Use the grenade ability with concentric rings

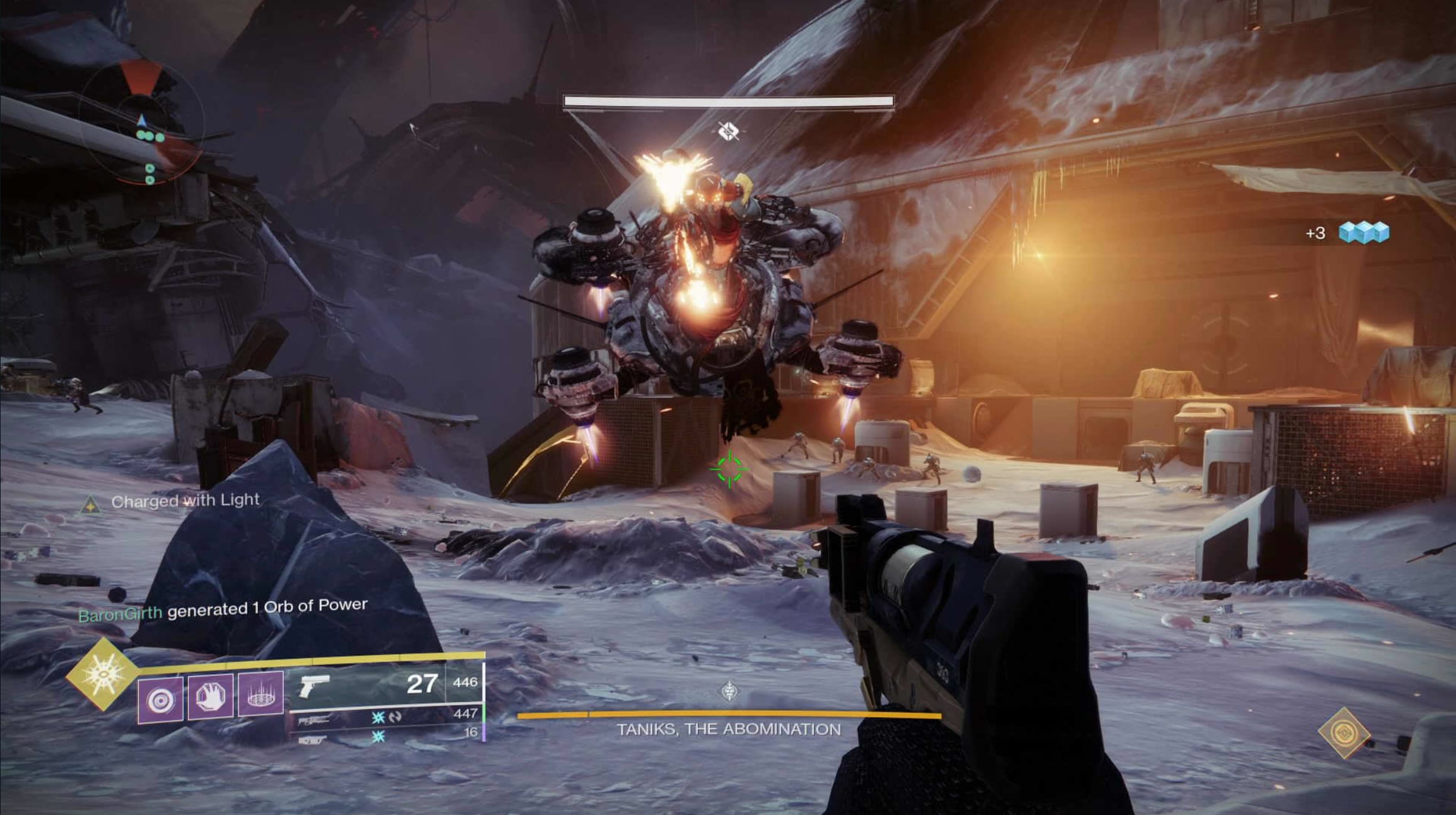click(161, 698)
